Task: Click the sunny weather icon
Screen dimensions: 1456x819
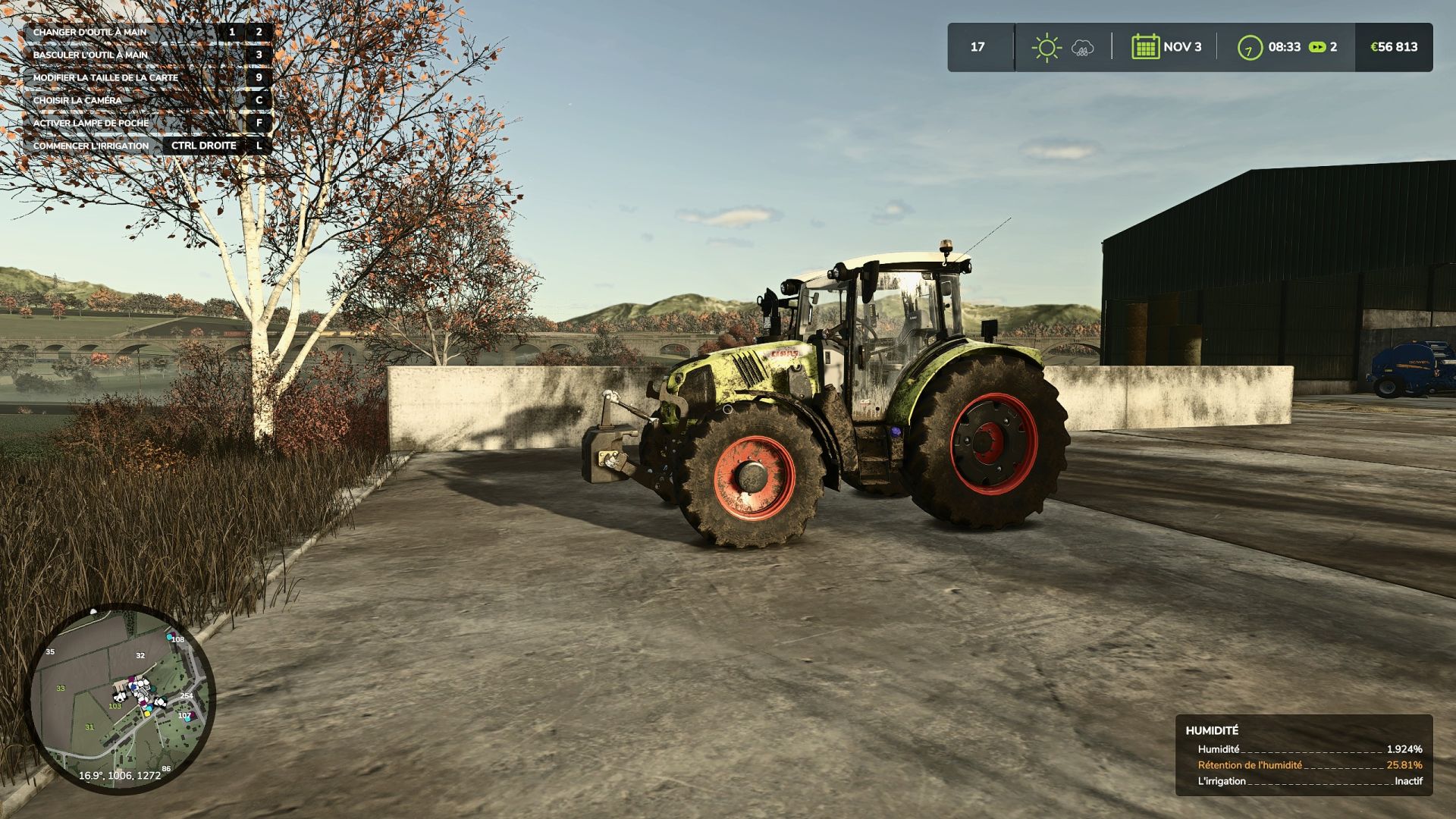Action: pos(1046,47)
